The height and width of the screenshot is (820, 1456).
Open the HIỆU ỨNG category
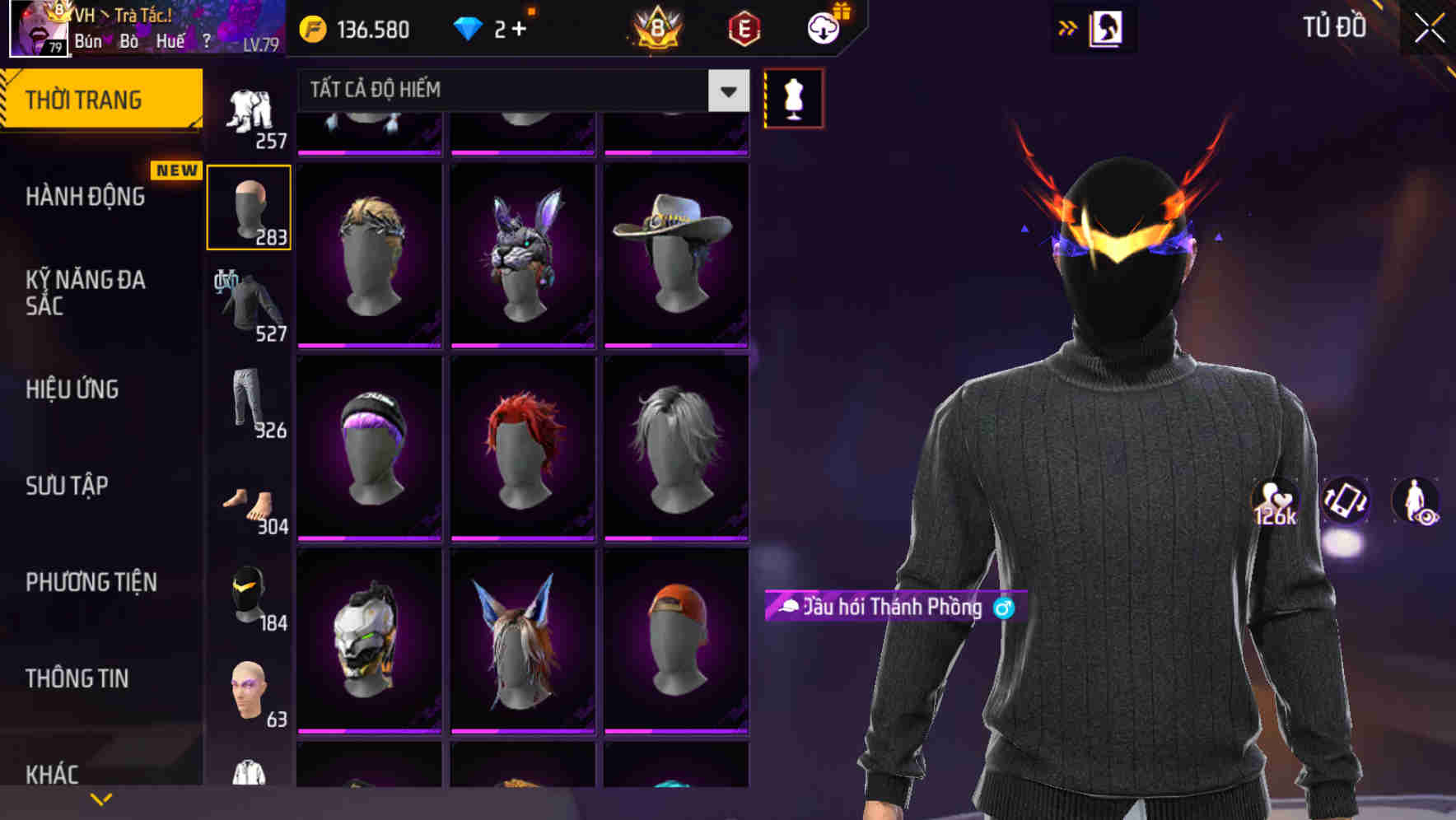coord(72,389)
